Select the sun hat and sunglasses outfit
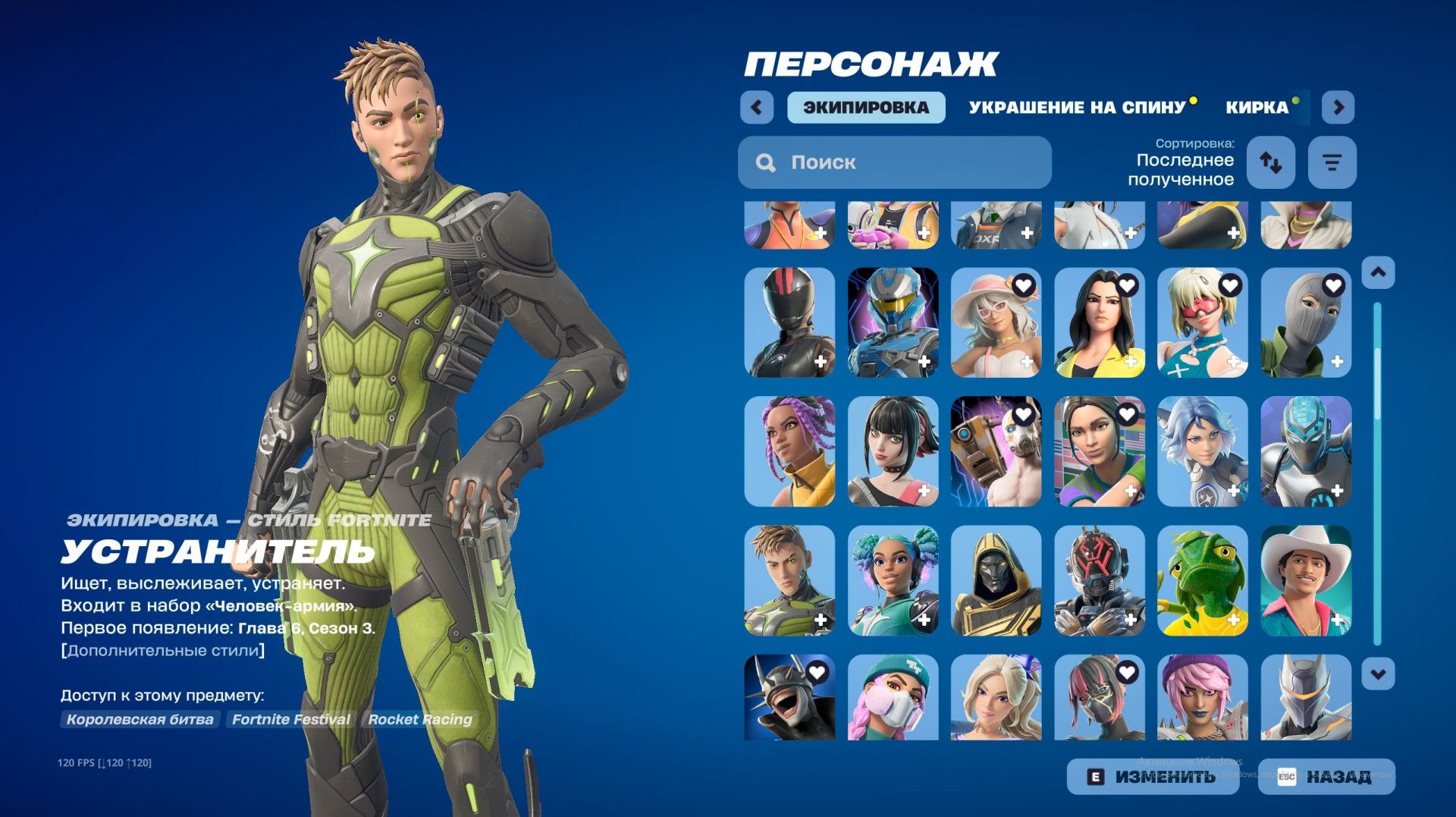 coord(996,322)
